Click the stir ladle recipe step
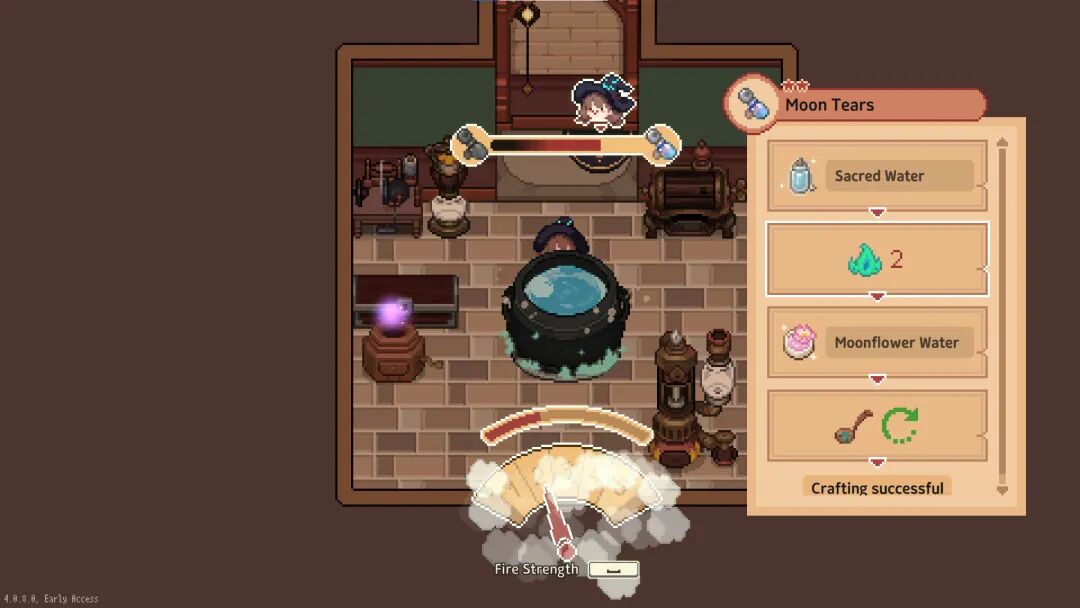Image resolution: width=1080 pixels, height=608 pixels. [877, 426]
